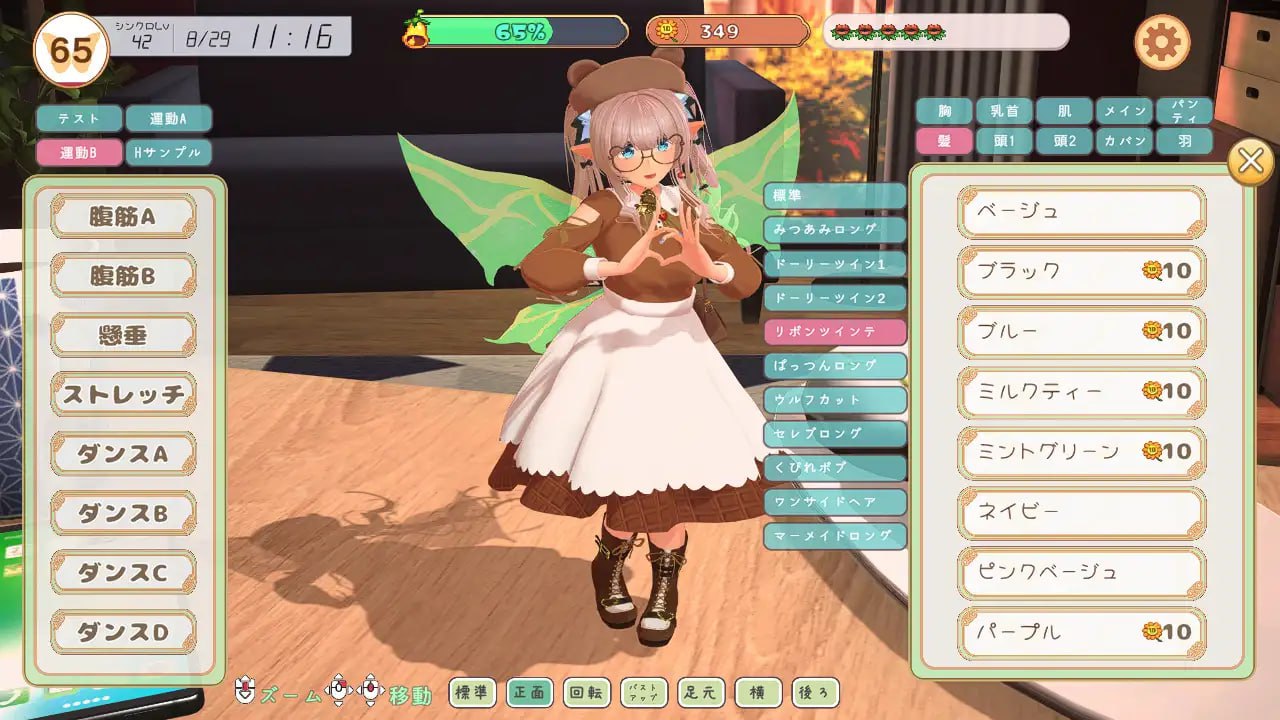Click the sun coin icon showing 349
Image resolution: width=1280 pixels, height=720 pixels.
click(x=667, y=31)
